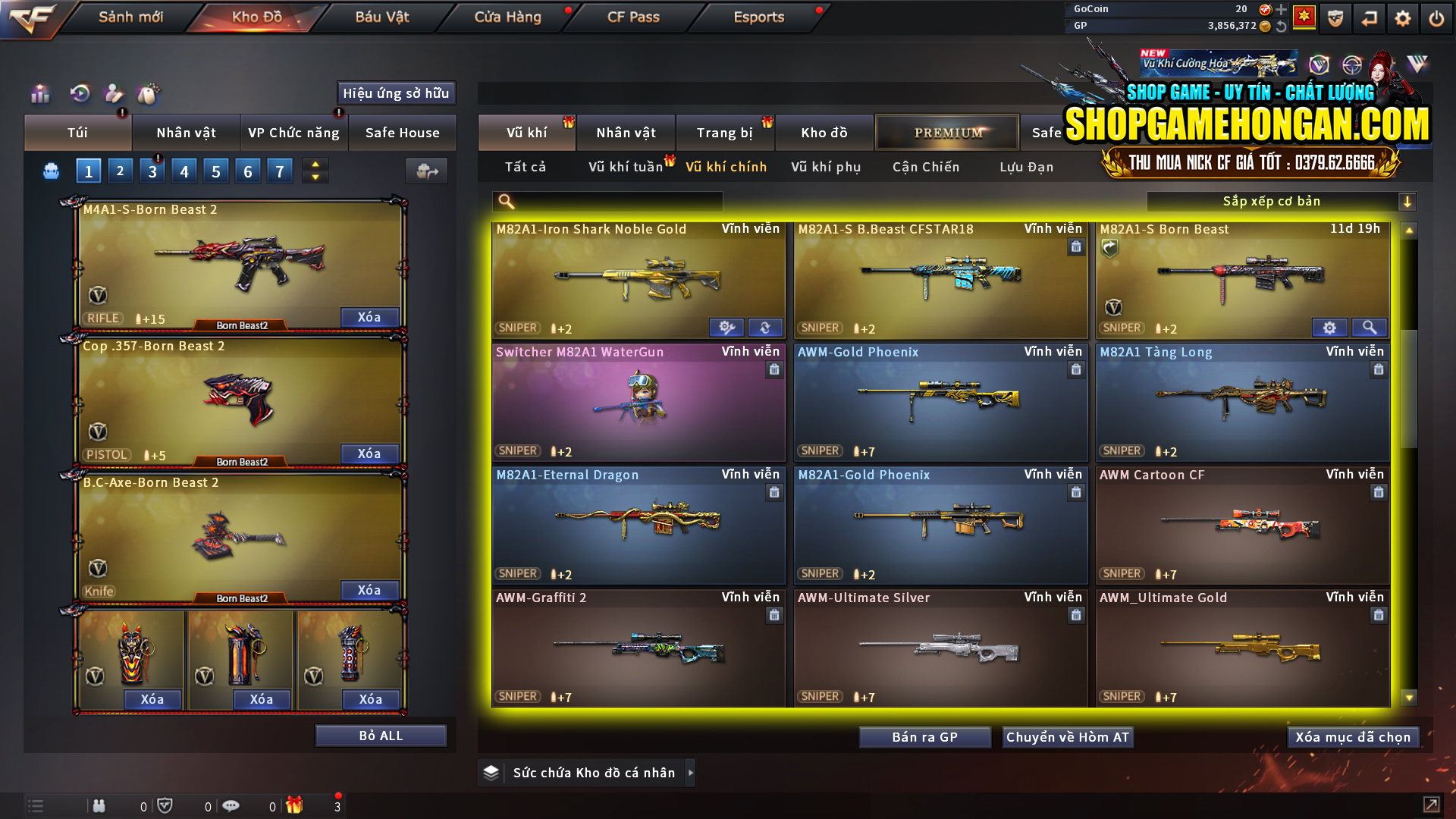Image resolution: width=1456 pixels, height=819 pixels.
Task: Open the gear settings icon top right
Action: [1402, 17]
